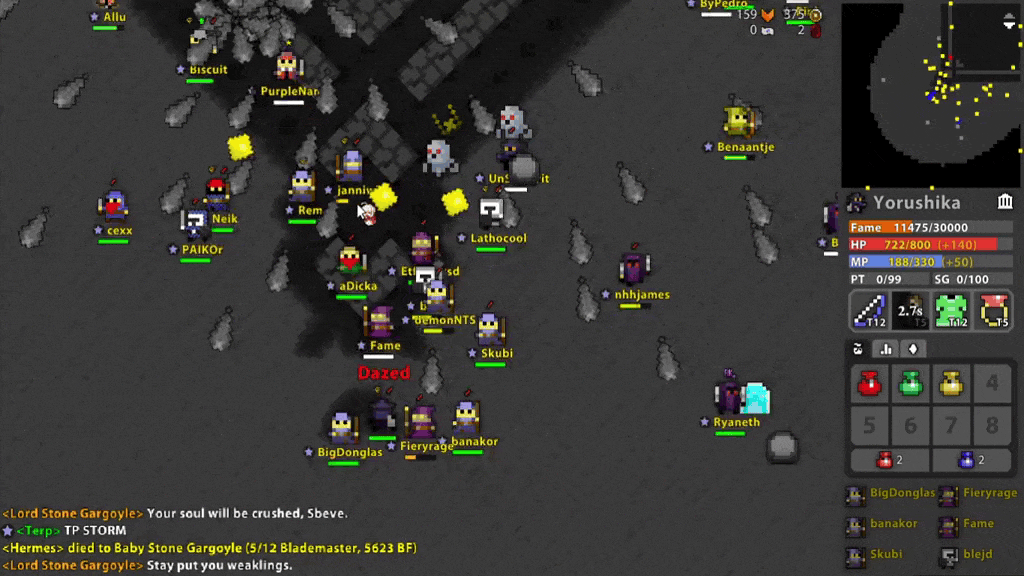Switch to the diamond-icon tab
The width and height of the screenshot is (1024, 576).
coord(913,349)
